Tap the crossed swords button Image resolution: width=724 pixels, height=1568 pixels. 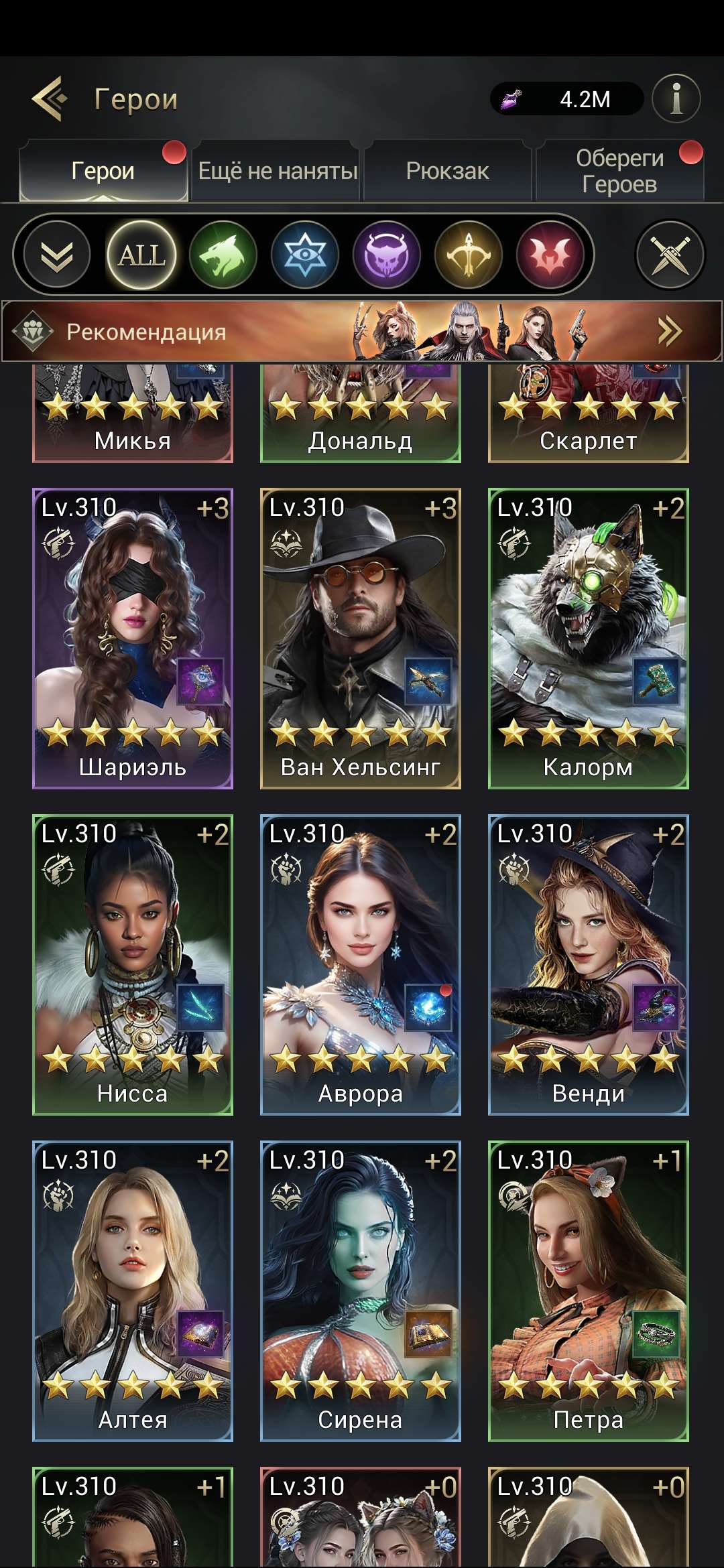(x=670, y=255)
